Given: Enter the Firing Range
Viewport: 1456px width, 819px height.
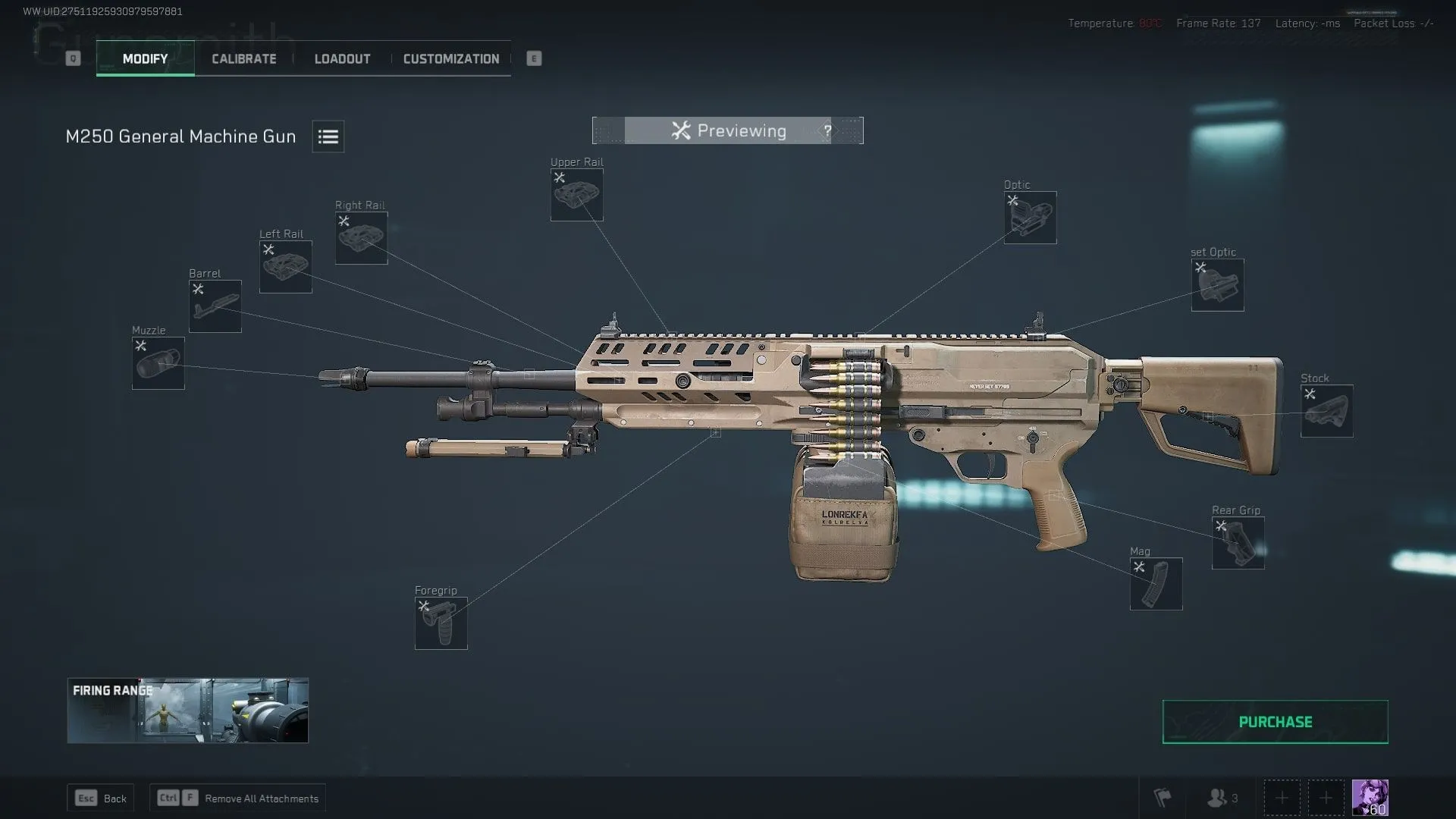Looking at the screenshot, I should [187, 711].
